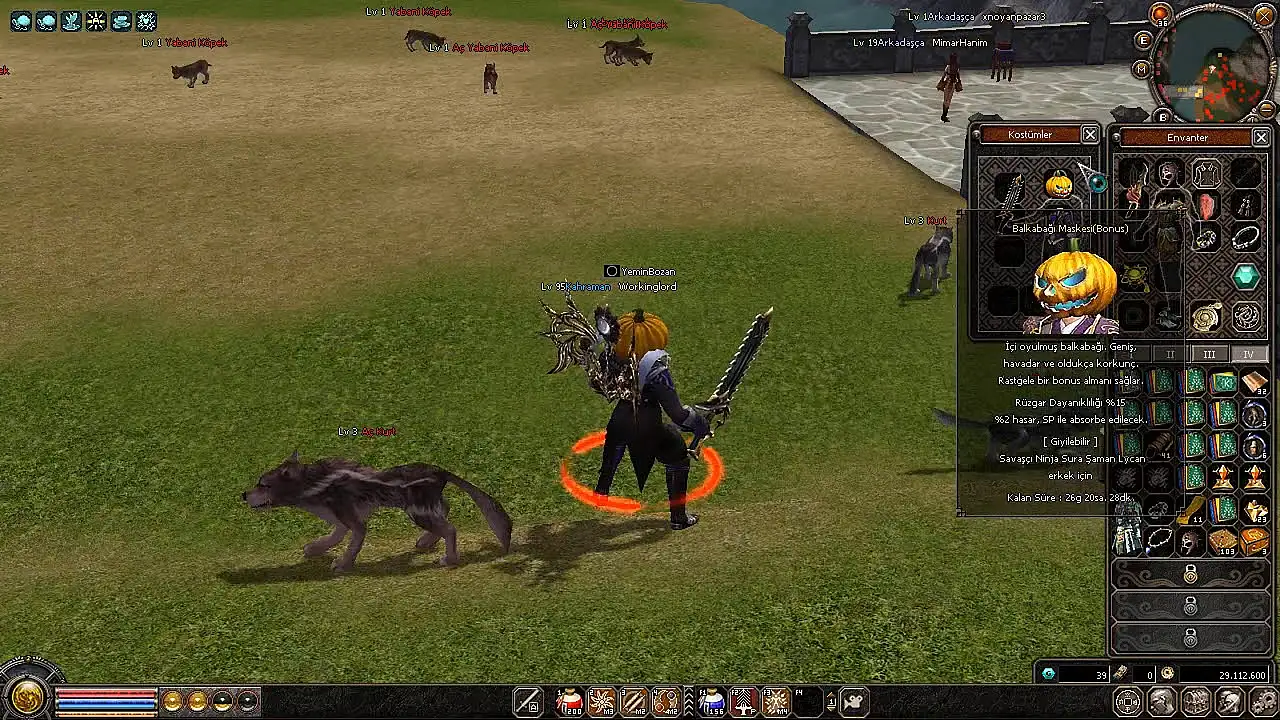Activate the skill in hotbar slot F3
Viewport: 1280px width, 720px height.
[776, 702]
